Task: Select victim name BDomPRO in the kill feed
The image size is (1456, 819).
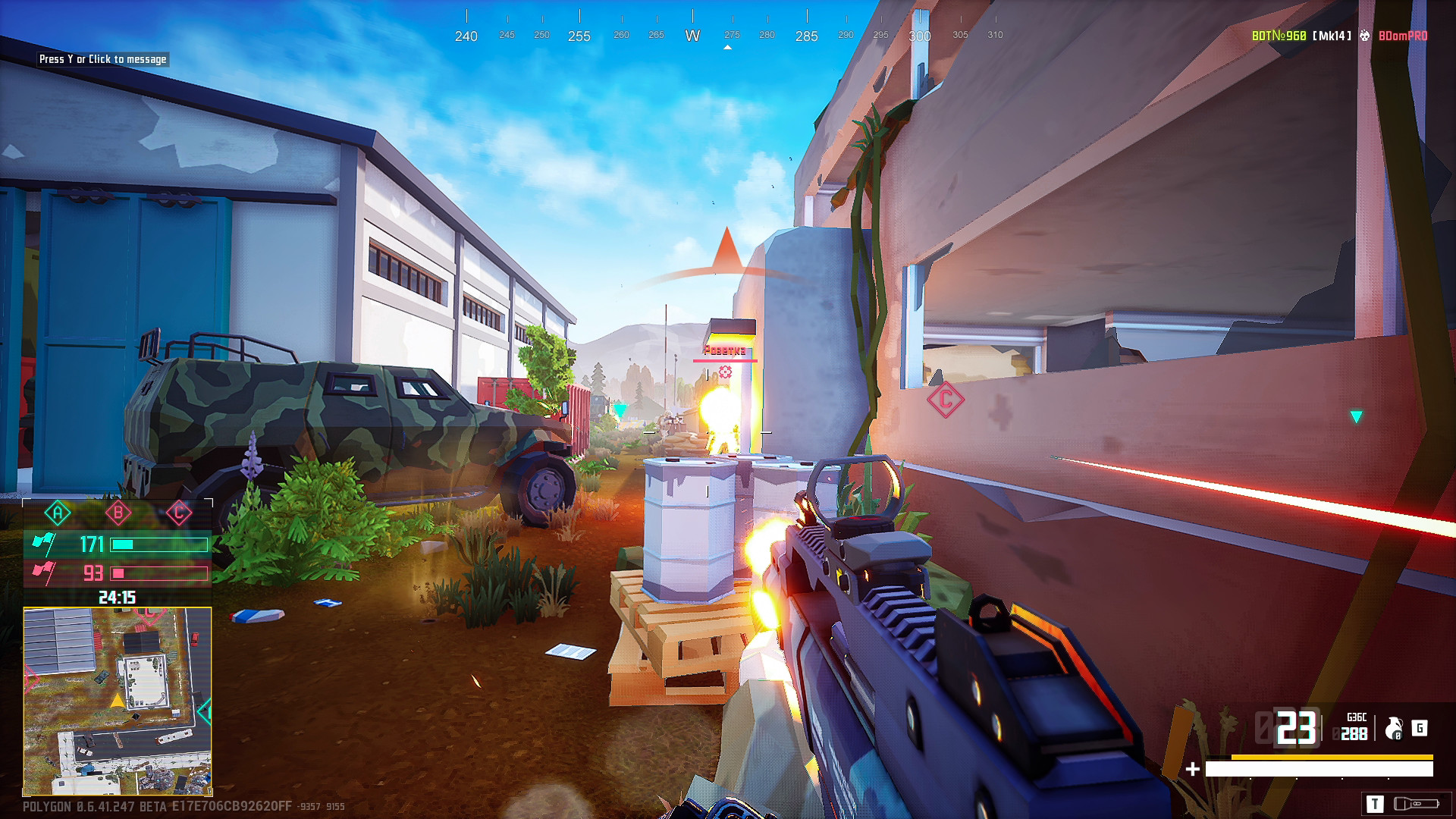Action: click(x=1404, y=35)
